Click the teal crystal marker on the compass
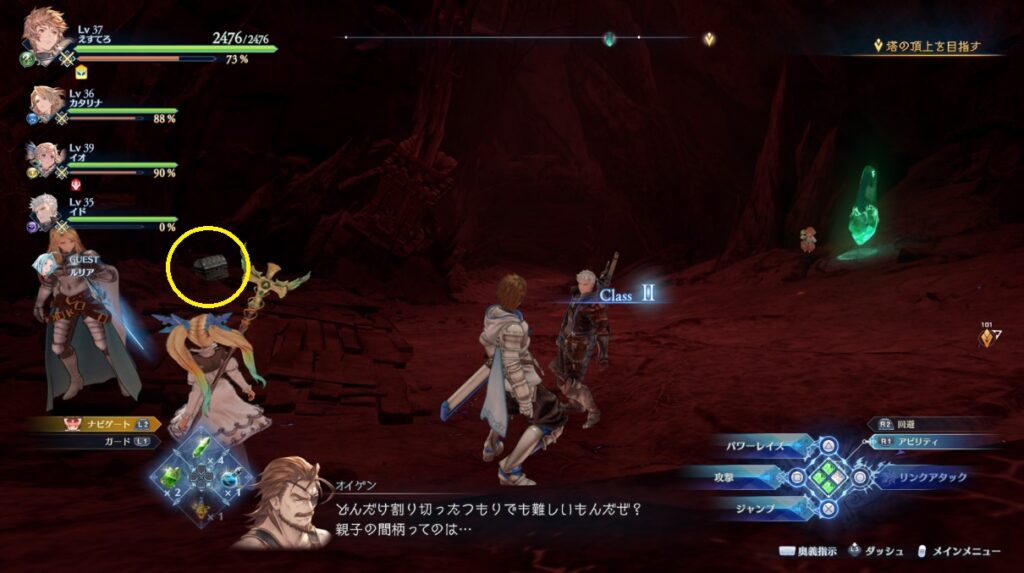The height and width of the screenshot is (573, 1024). tap(608, 39)
